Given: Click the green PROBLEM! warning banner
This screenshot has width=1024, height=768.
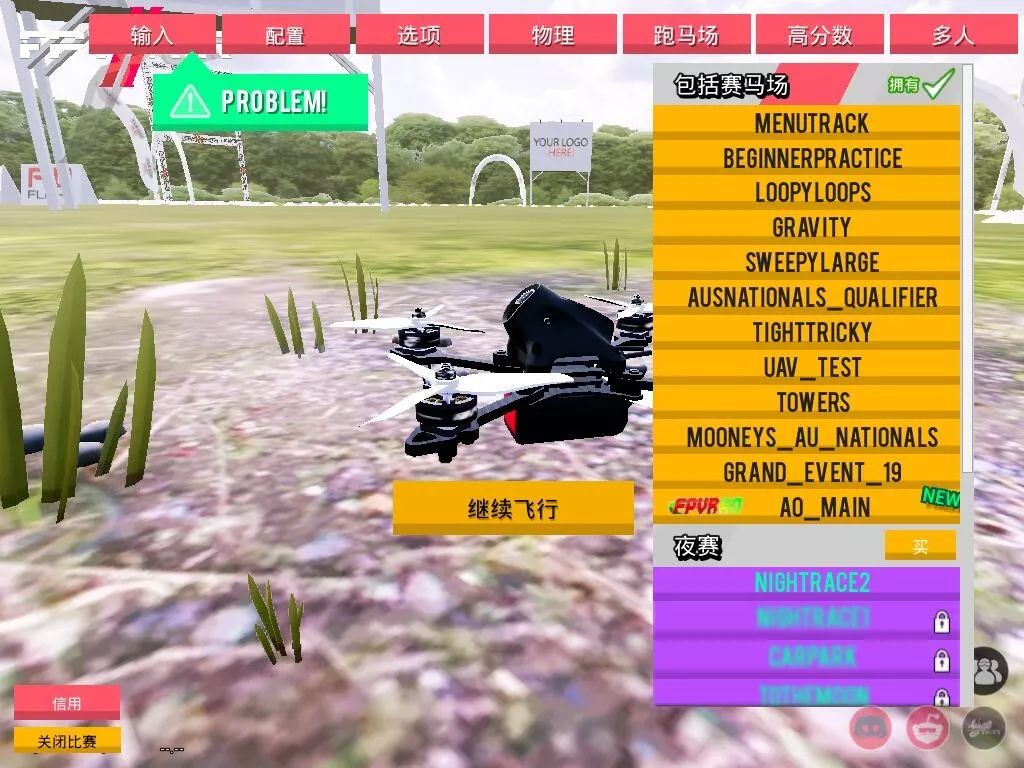Looking at the screenshot, I should pyautogui.click(x=260, y=102).
